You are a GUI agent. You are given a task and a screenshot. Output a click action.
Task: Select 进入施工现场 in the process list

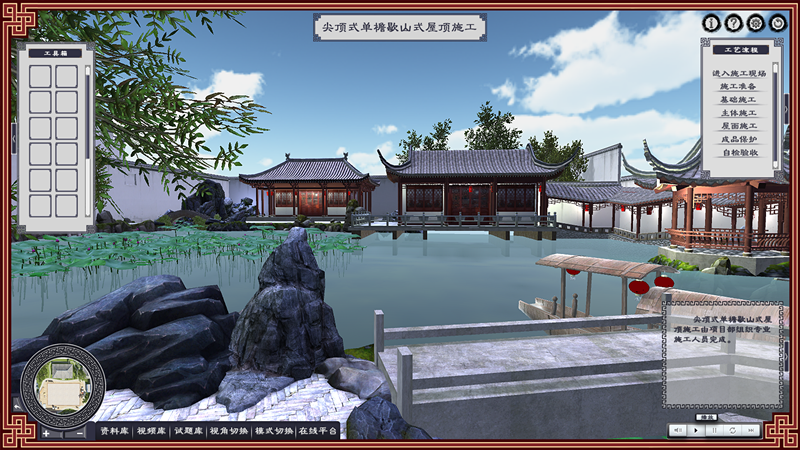[739, 74]
